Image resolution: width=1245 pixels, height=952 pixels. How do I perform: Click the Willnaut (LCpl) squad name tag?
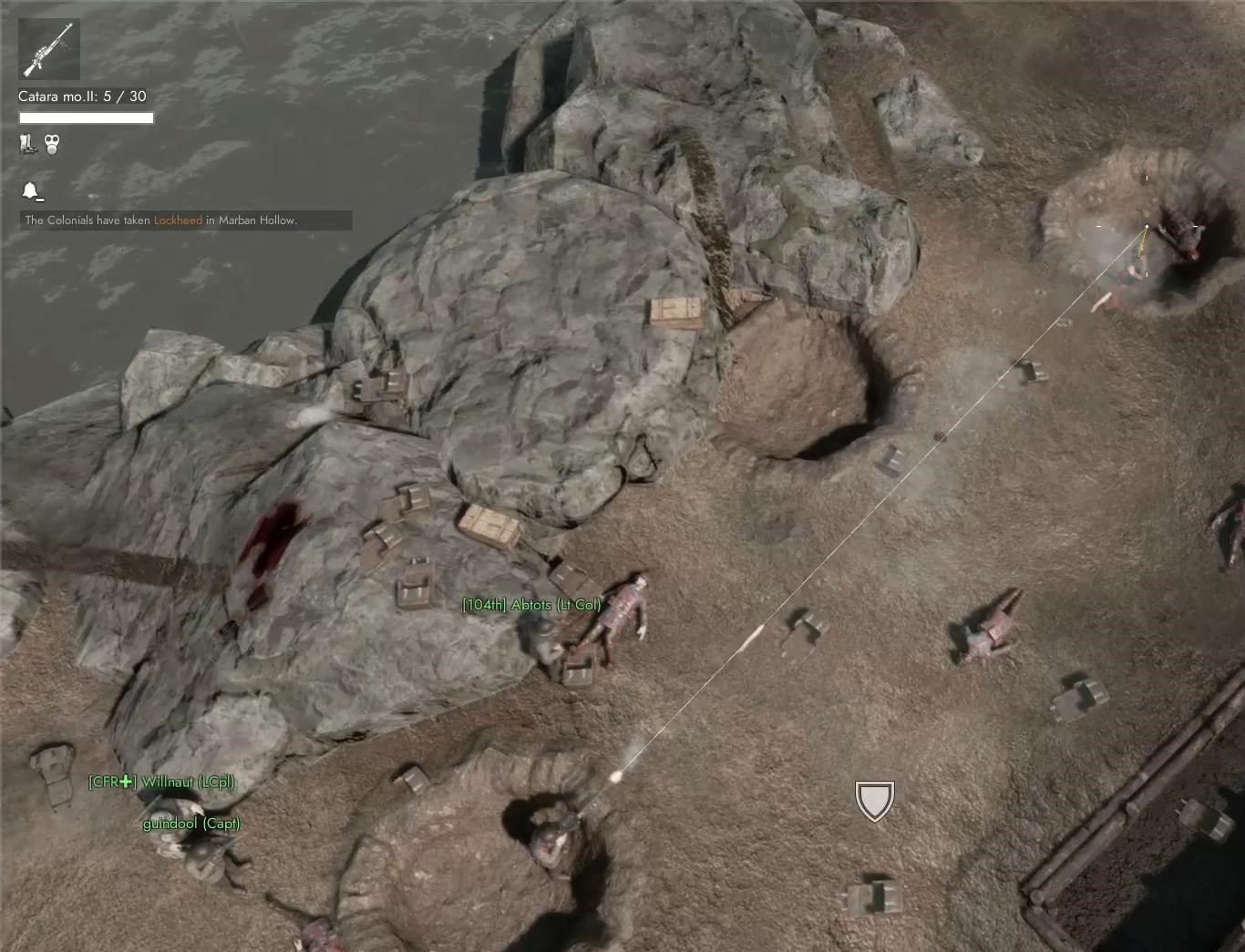[x=160, y=781]
